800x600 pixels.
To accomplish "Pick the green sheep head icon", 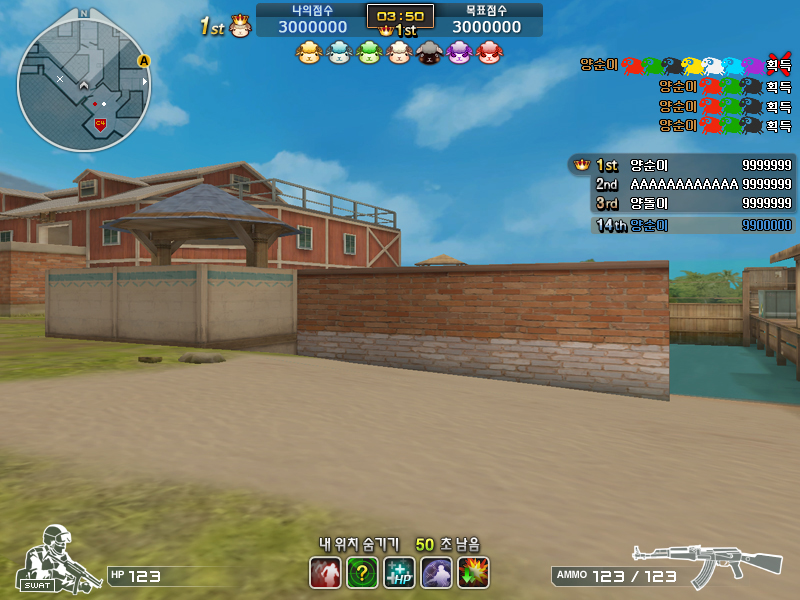I will (x=369, y=53).
